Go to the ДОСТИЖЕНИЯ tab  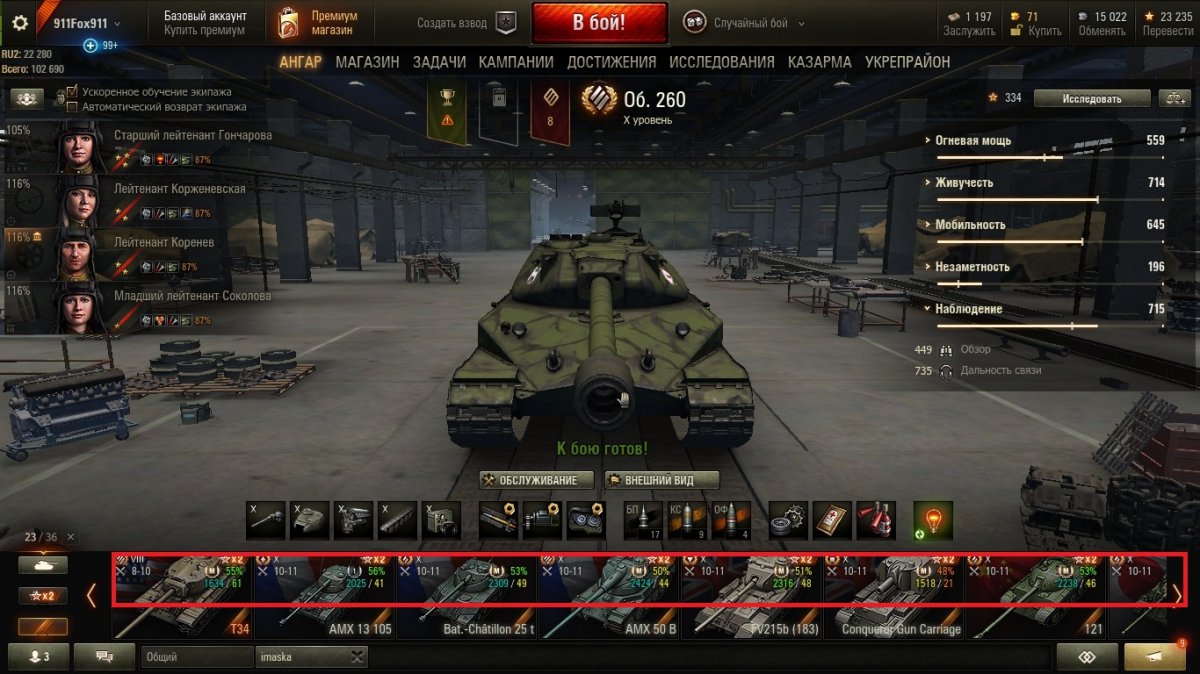(x=611, y=62)
